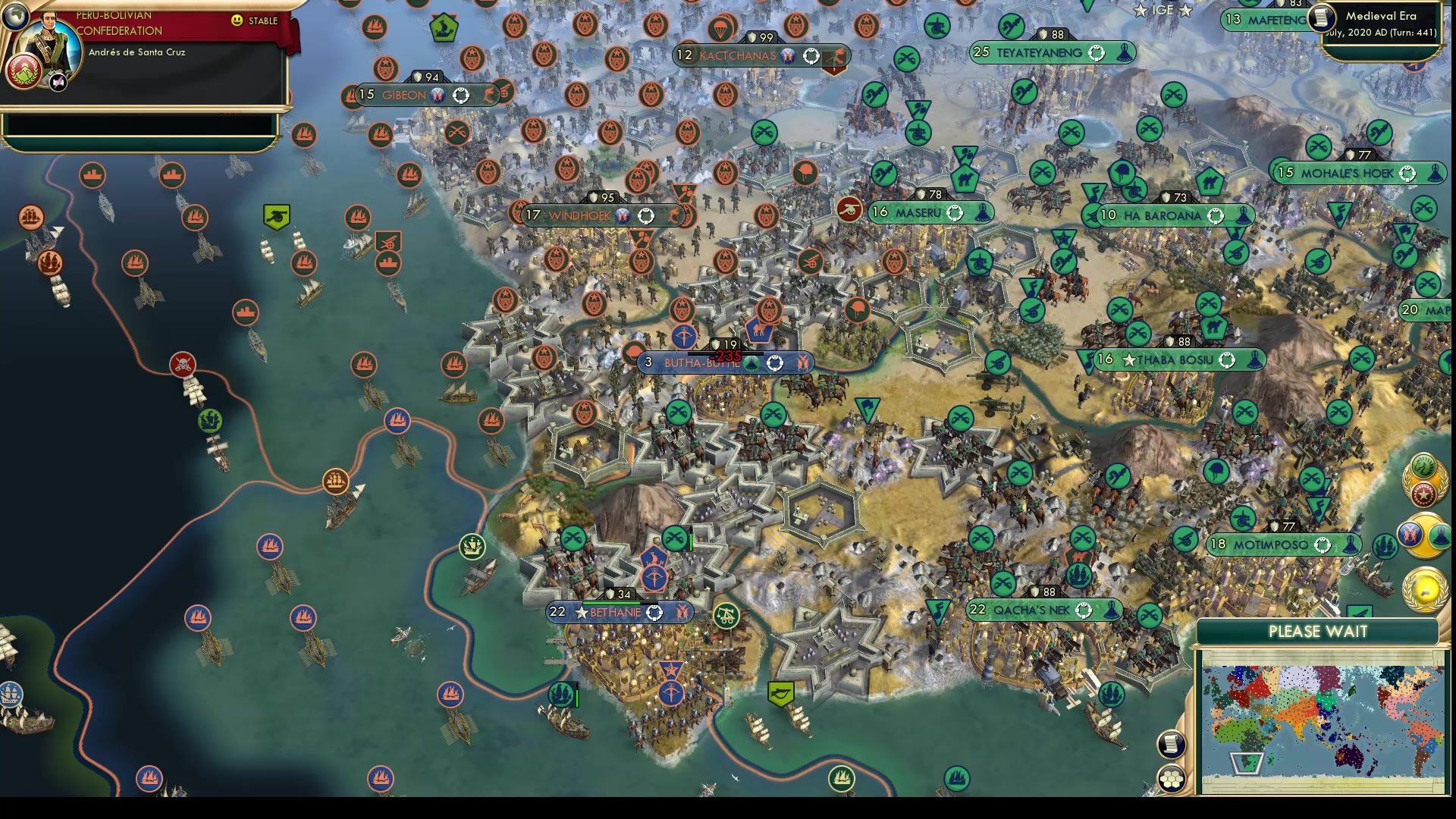The width and height of the screenshot is (1456, 819).
Task: Click the music note Great Musician flag
Action: (x=1089, y=360)
